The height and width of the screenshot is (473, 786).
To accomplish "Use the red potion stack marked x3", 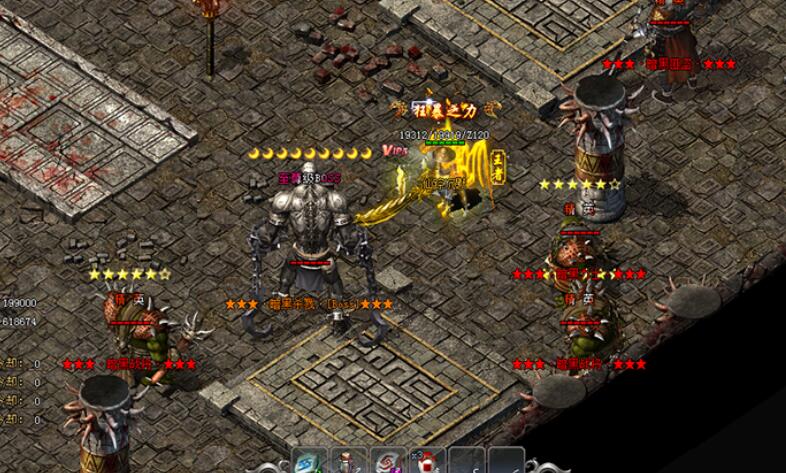I will (x=426, y=464).
